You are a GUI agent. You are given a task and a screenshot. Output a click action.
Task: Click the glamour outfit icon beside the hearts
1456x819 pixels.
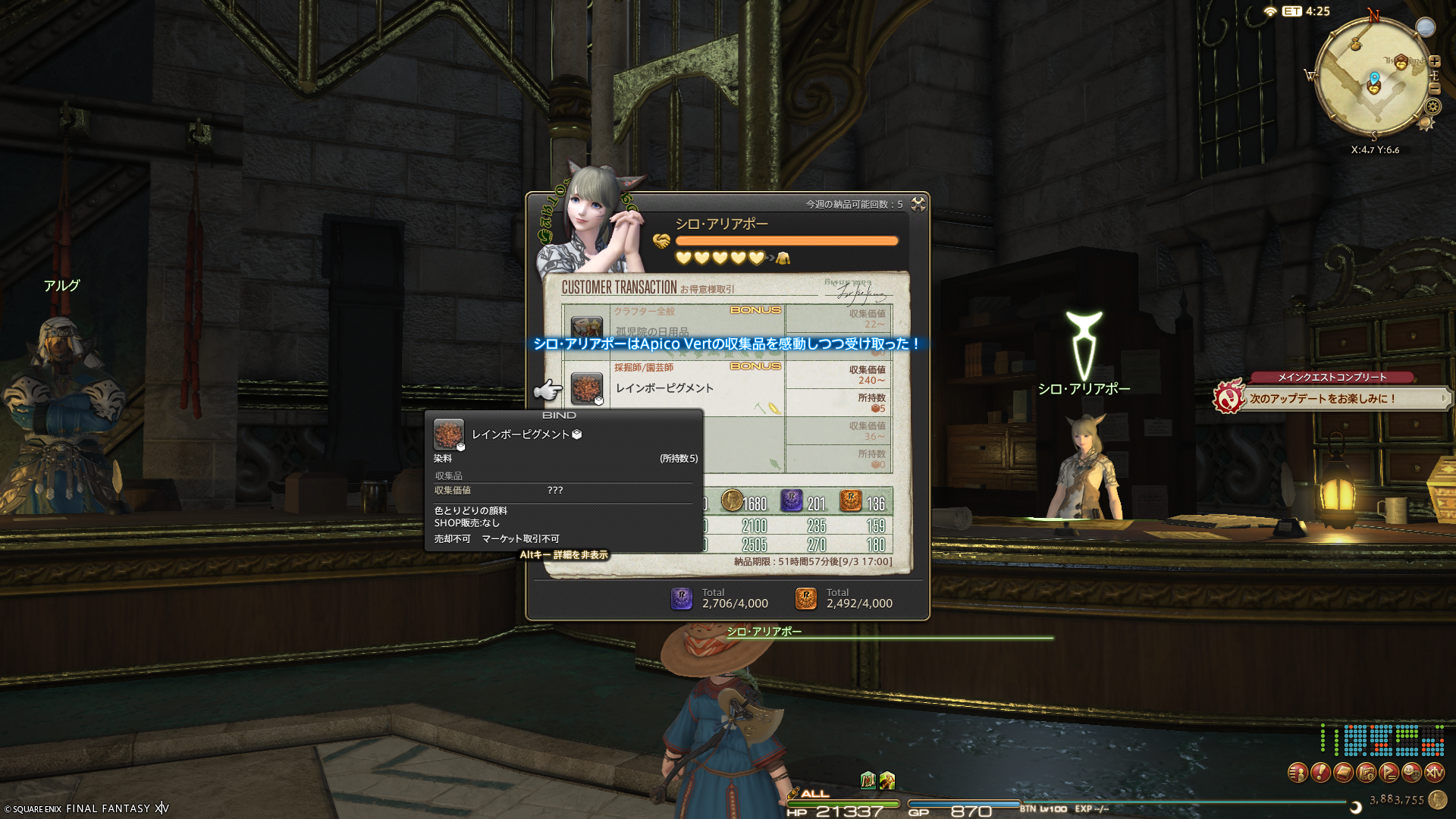[783, 259]
